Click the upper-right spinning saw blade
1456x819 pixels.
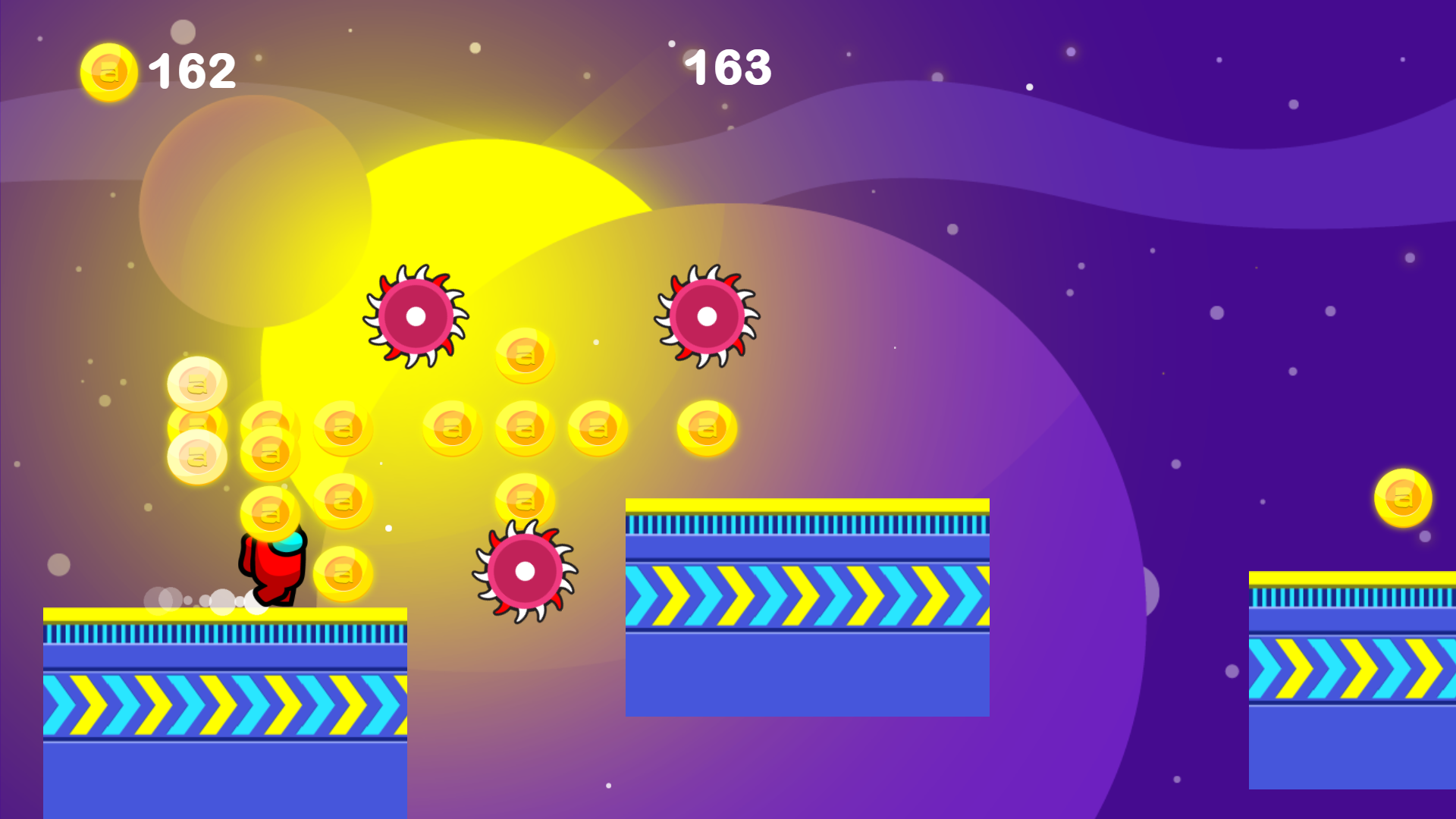click(x=705, y=315)
